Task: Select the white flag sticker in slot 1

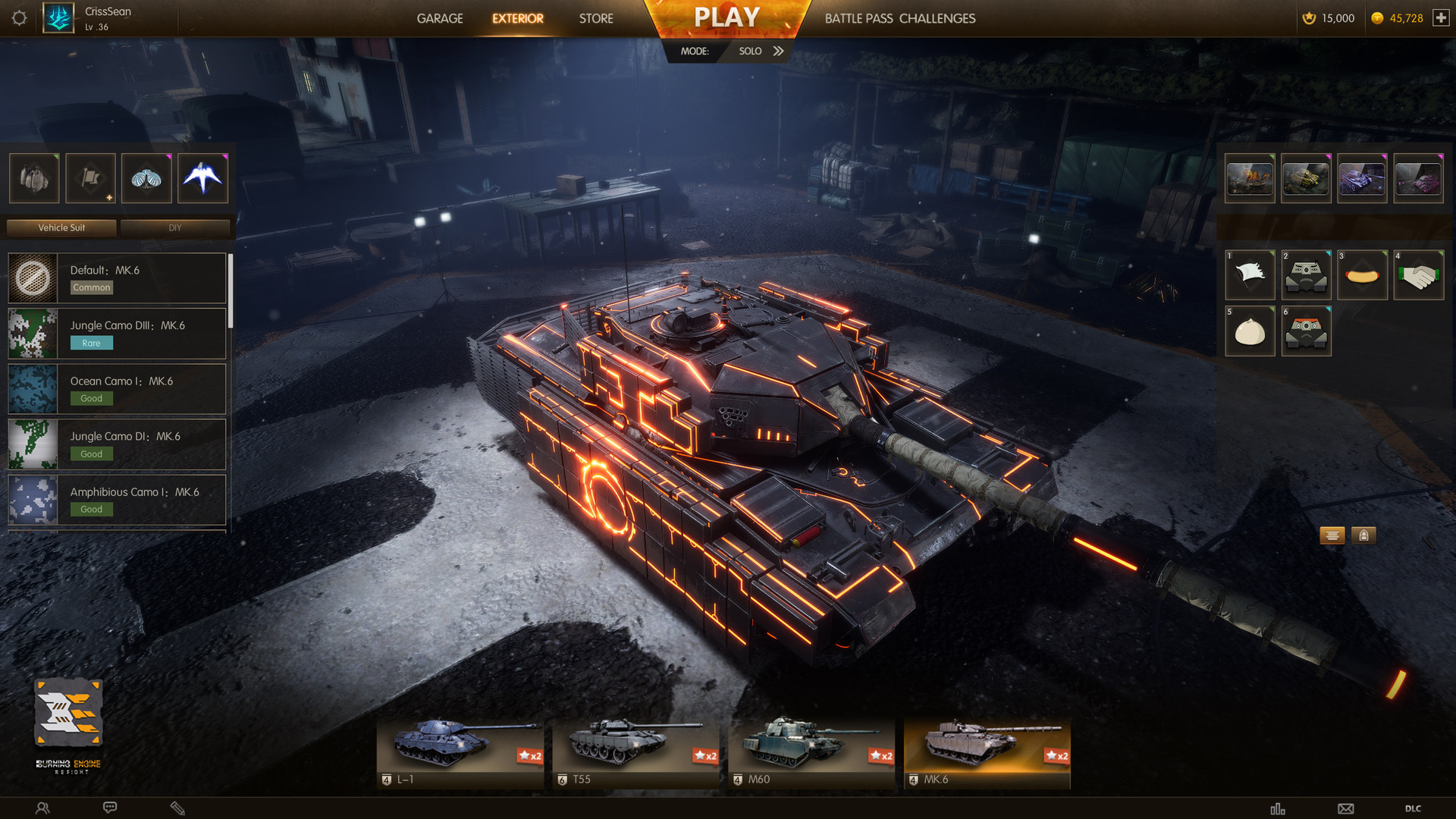Action: click(x=1250, y=274)
